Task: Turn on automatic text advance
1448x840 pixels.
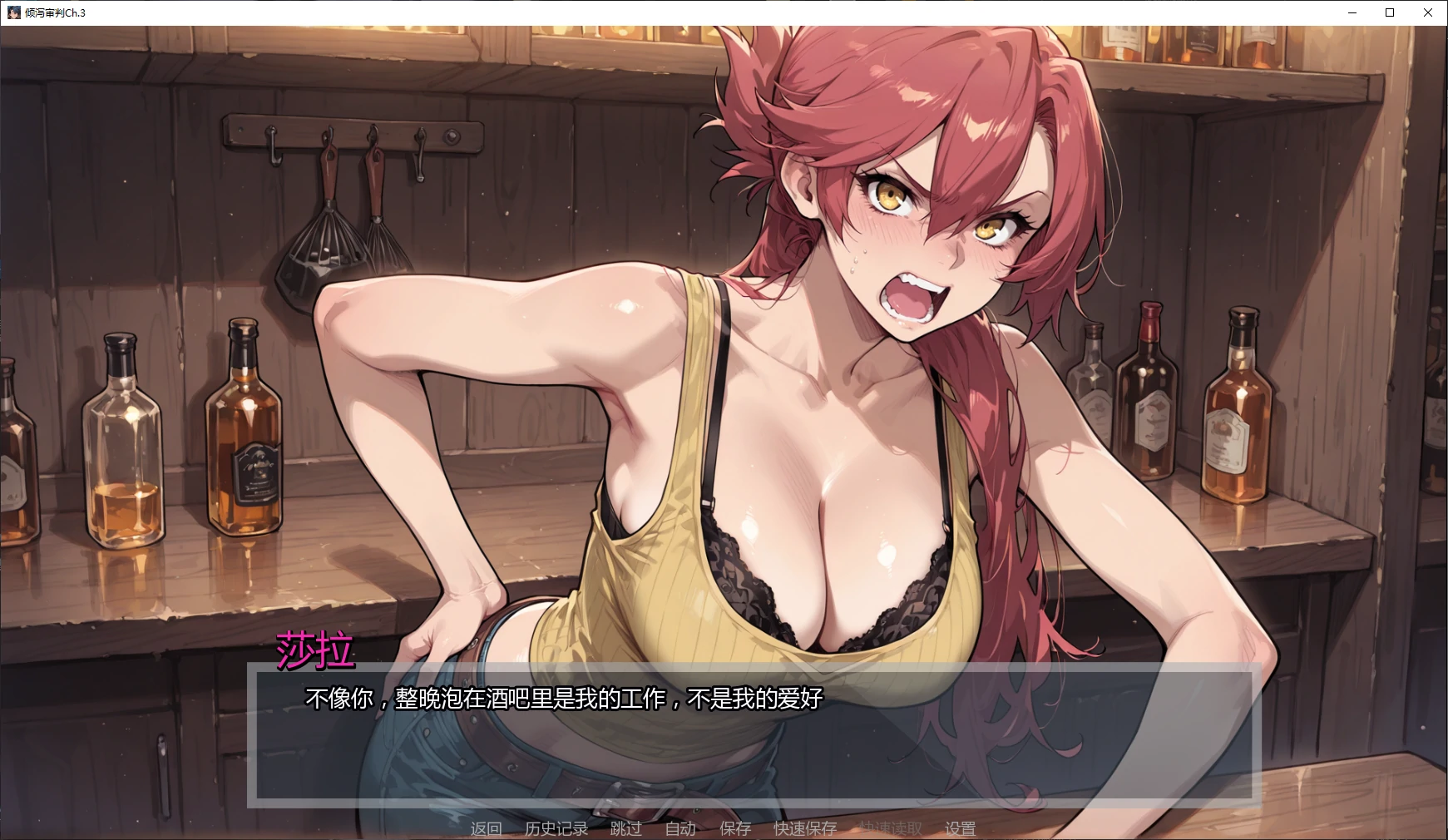Action: (680, 828)
